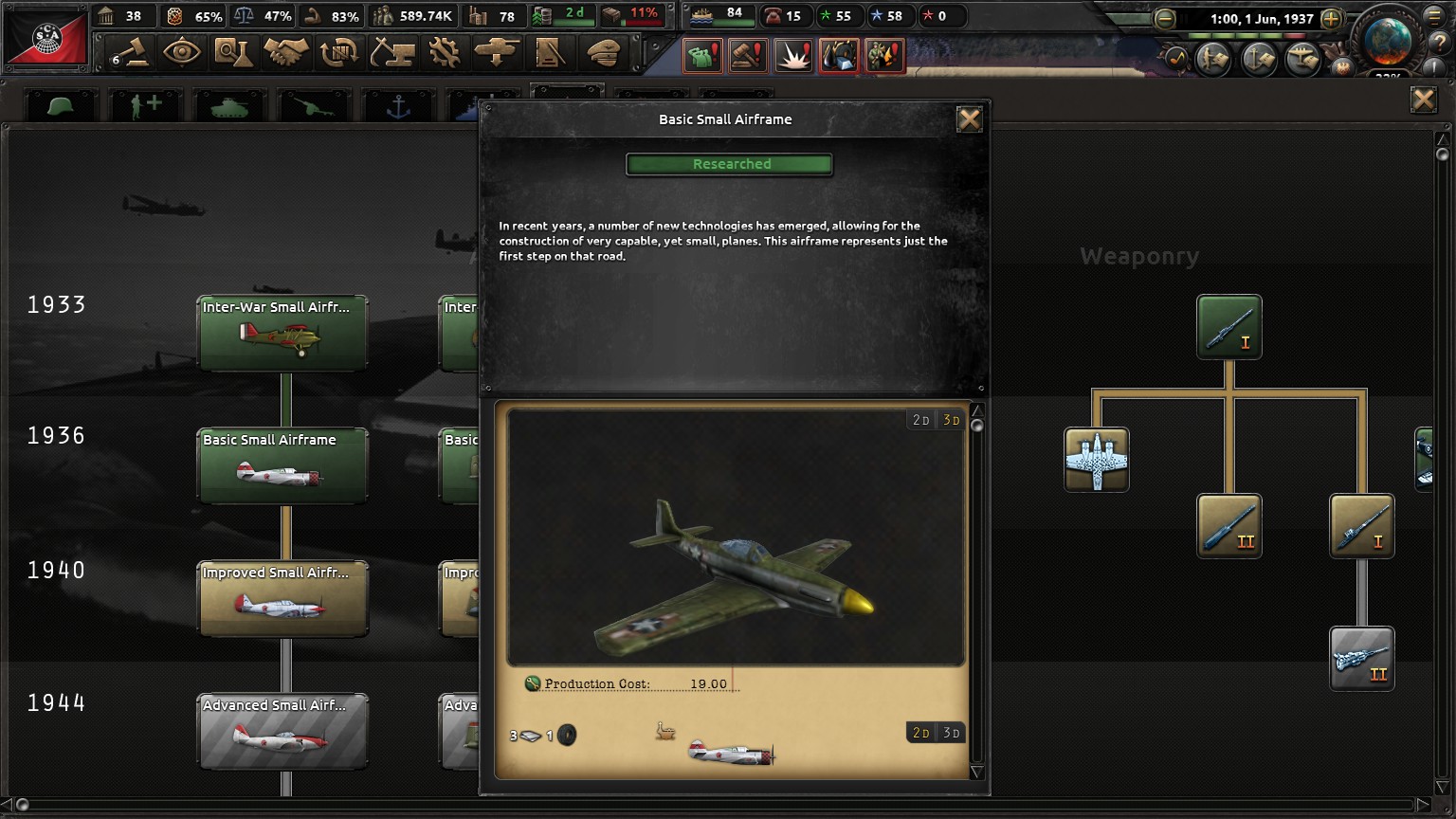This screenshot has width=1456, height=819.
Task: Open the infantry helmet research tab
Action: tap(60, 104)
